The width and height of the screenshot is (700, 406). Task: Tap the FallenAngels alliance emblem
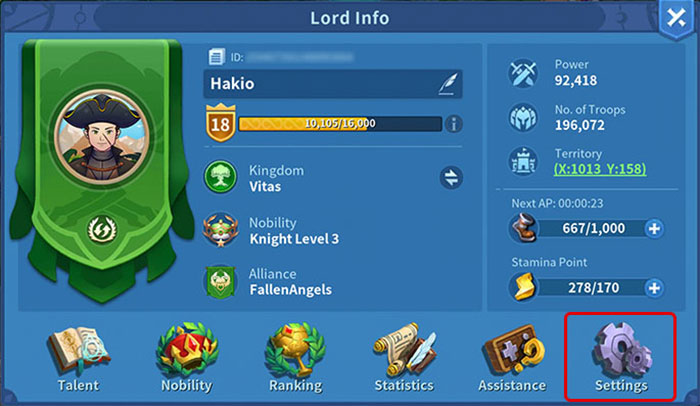point(220,282)
